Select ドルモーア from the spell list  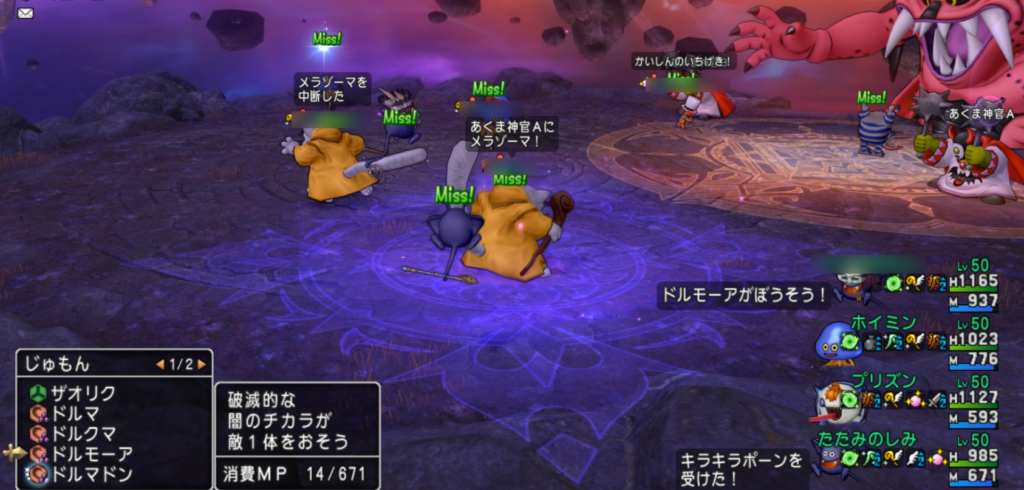tap(91, 454)
